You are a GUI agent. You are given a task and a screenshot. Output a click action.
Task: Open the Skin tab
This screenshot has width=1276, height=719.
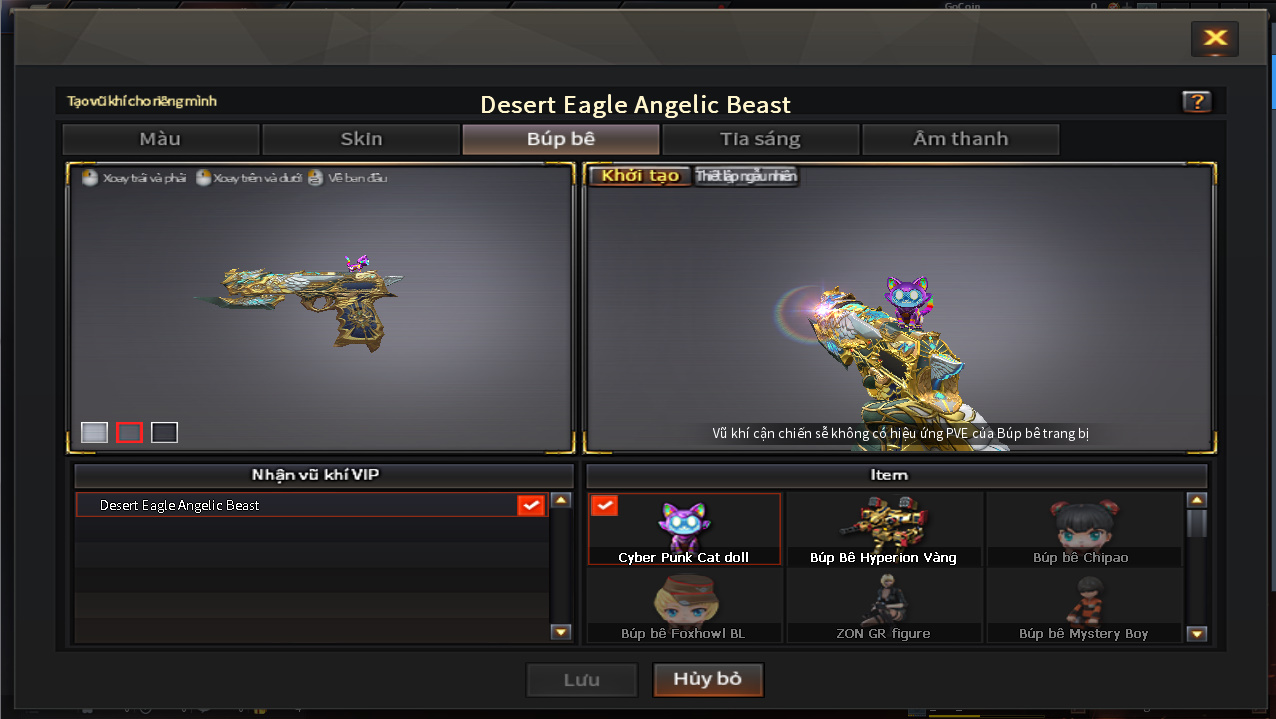click(x=361, y=139)
